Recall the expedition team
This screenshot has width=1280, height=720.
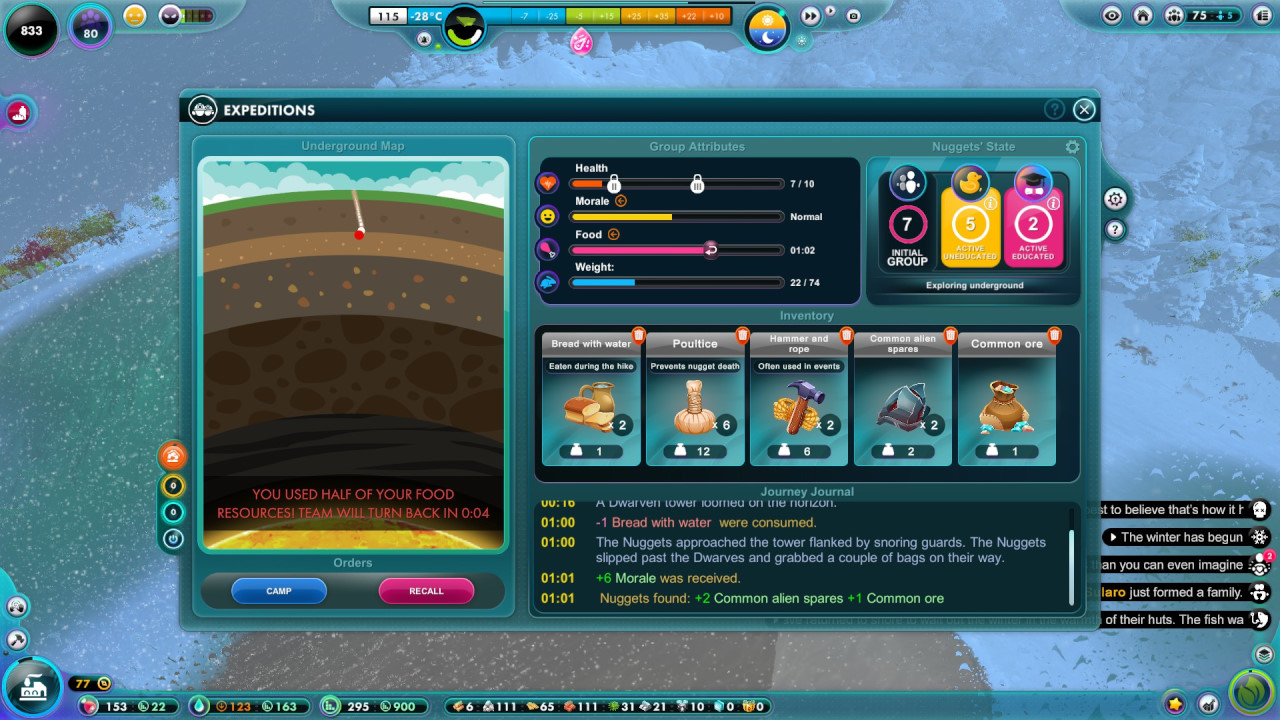click(426, 591)
